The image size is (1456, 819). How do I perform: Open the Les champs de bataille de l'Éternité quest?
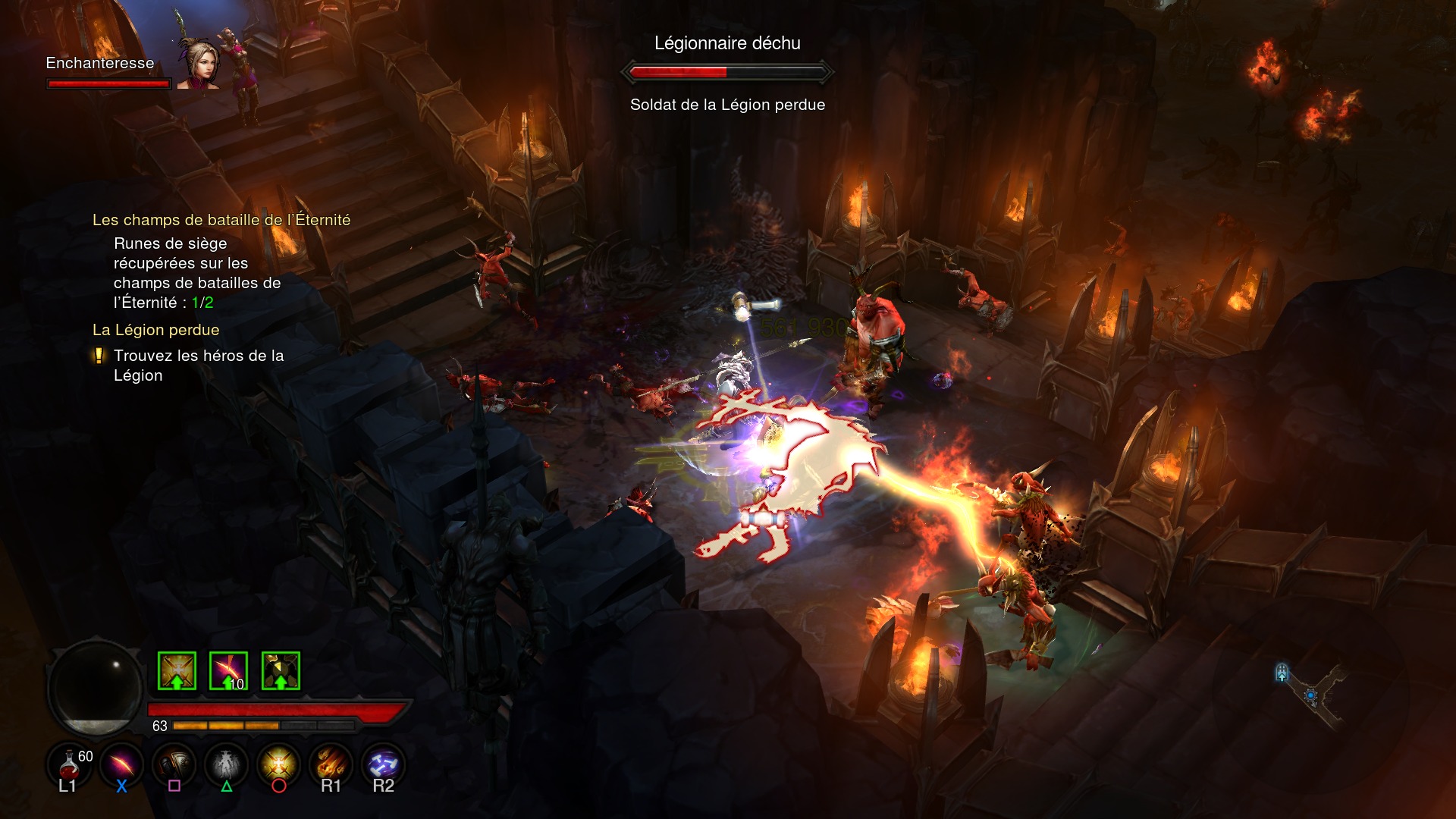tap(221, 220)
